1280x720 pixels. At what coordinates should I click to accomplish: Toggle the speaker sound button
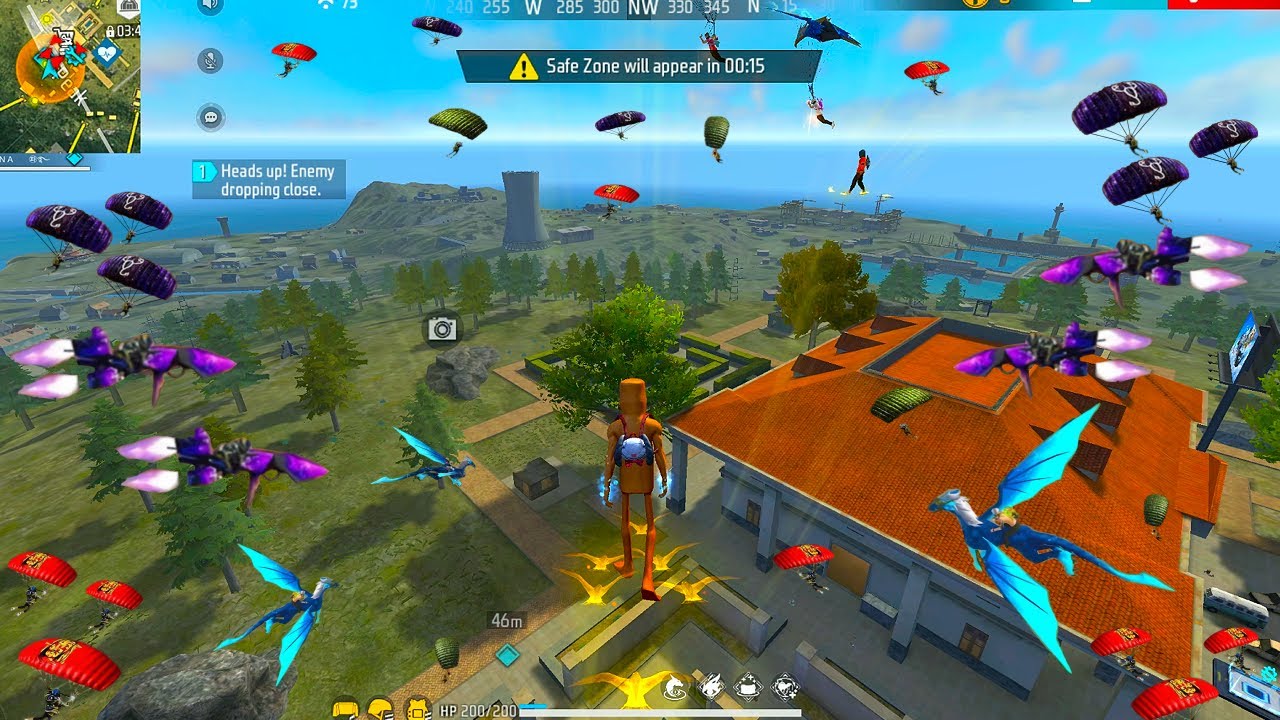[x=210, y=5]
